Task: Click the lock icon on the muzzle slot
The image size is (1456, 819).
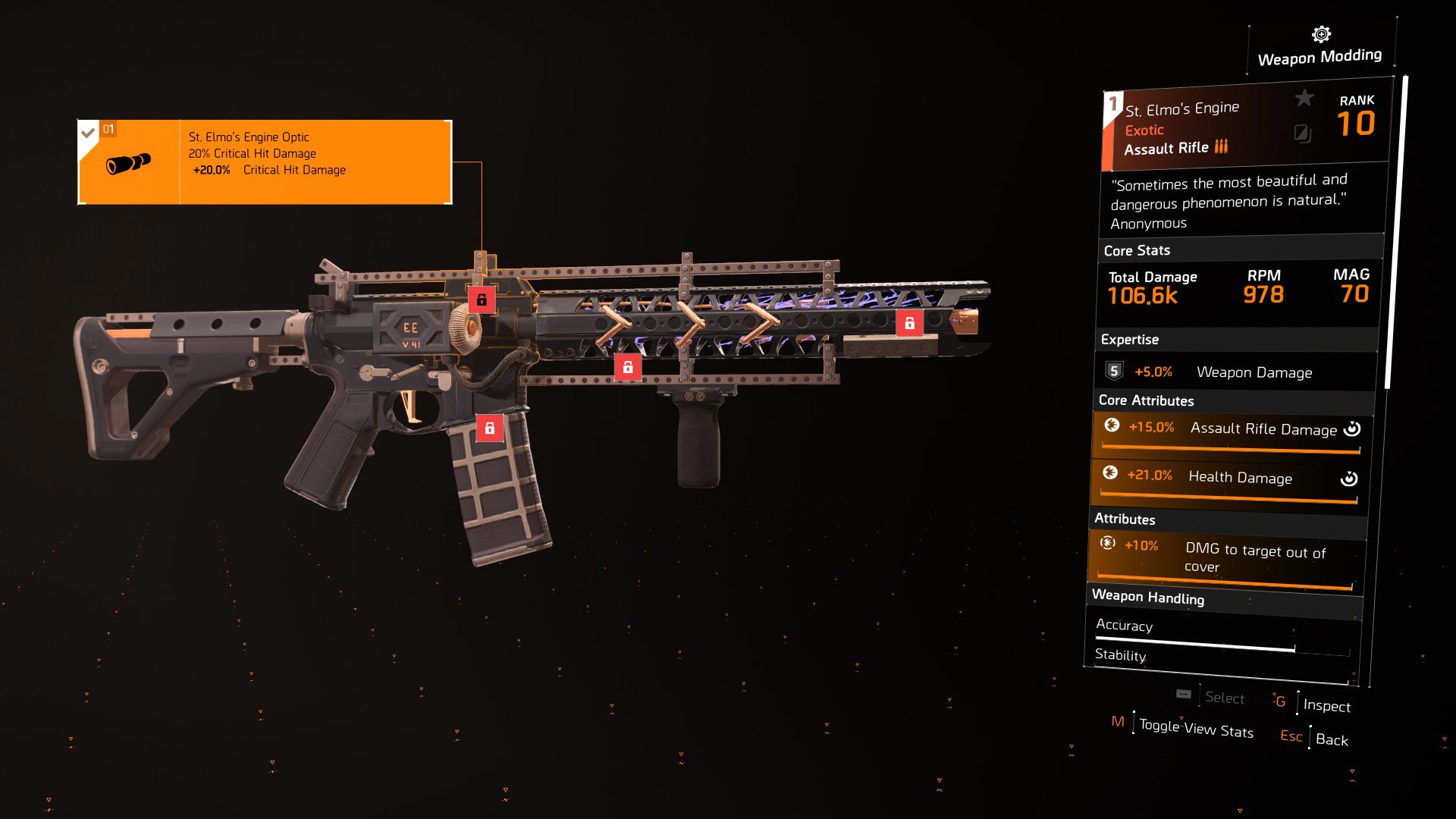Action: (910, 322)
